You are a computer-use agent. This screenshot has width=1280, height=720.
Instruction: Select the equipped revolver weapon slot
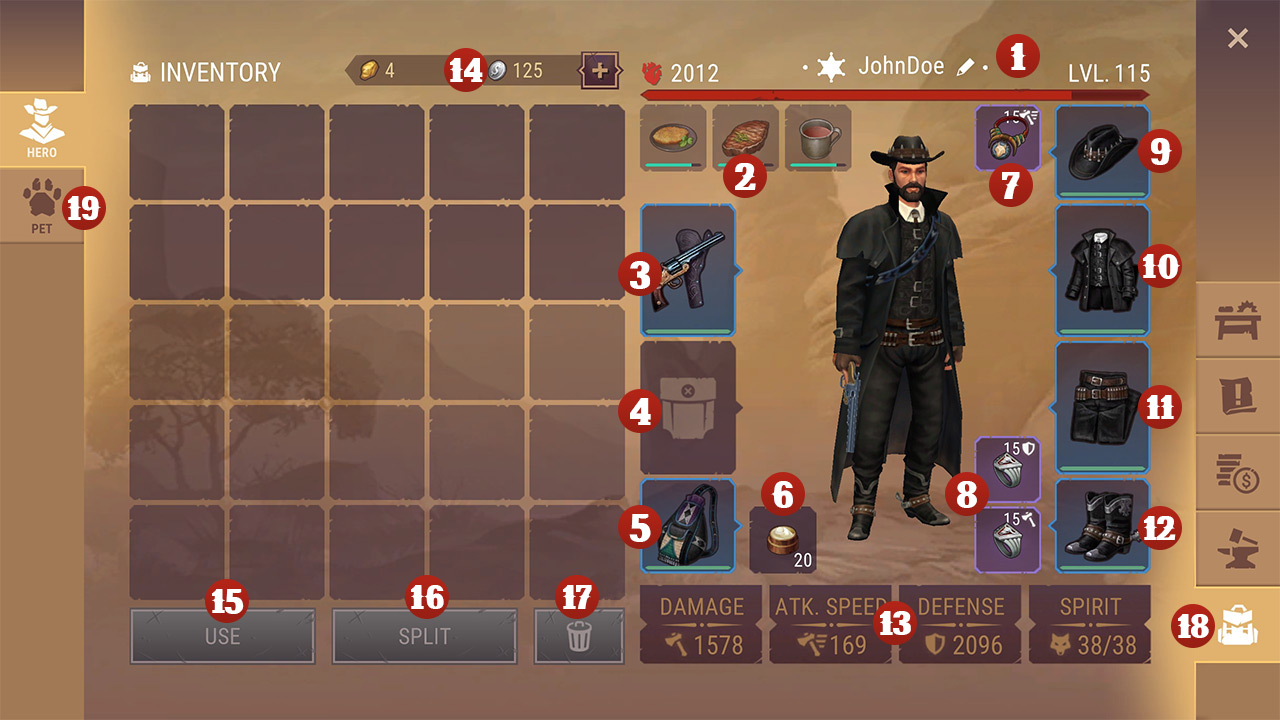click(688, 270)
